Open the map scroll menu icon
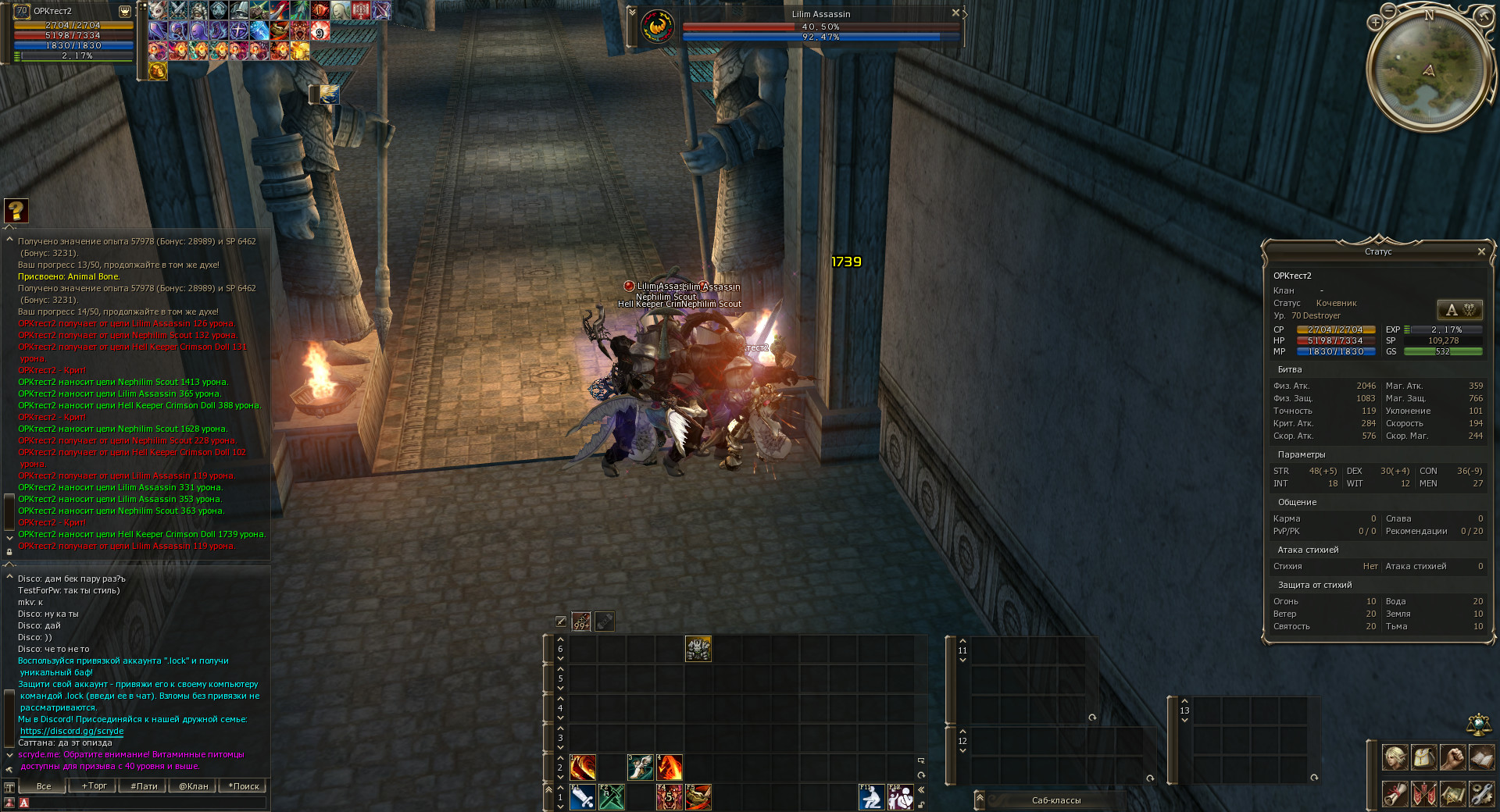Image resolution: width=1500 pixels, height=812 pixels. click(x=1452, y=793)
